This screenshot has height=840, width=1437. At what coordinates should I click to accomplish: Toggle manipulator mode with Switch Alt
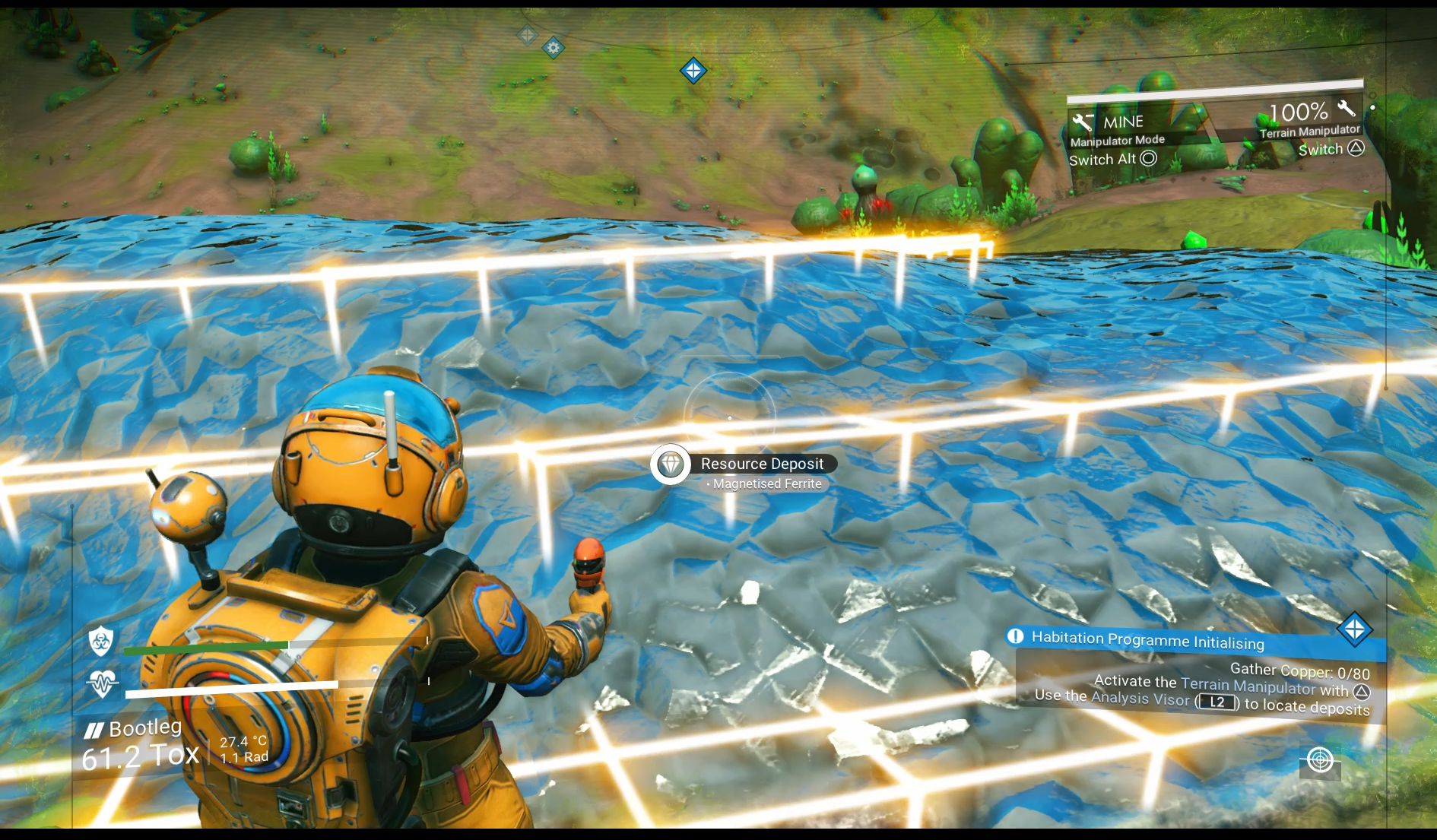[1111, 160]
